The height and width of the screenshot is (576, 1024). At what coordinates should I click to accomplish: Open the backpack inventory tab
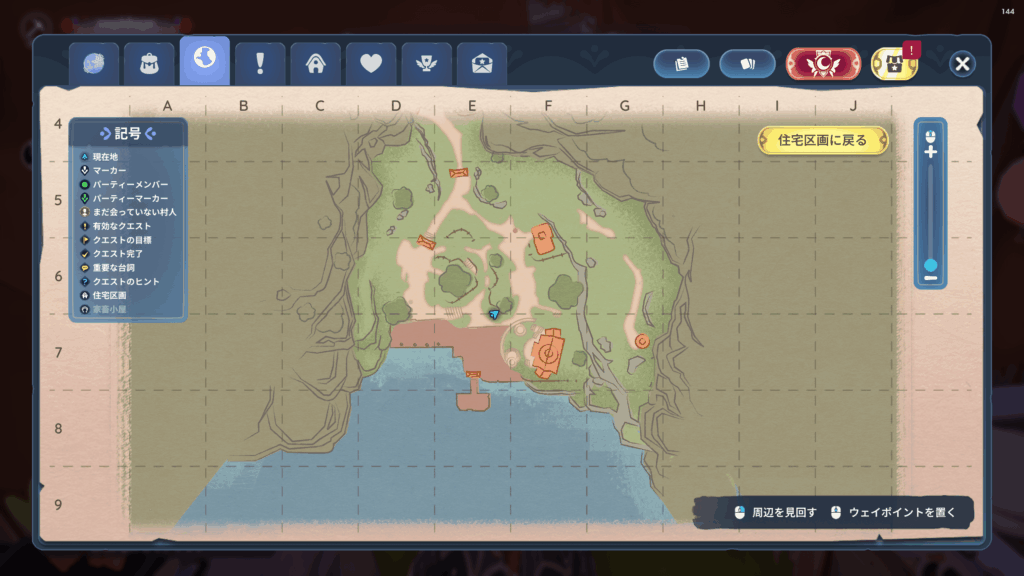pyautogui.click(x=149, y=64)
